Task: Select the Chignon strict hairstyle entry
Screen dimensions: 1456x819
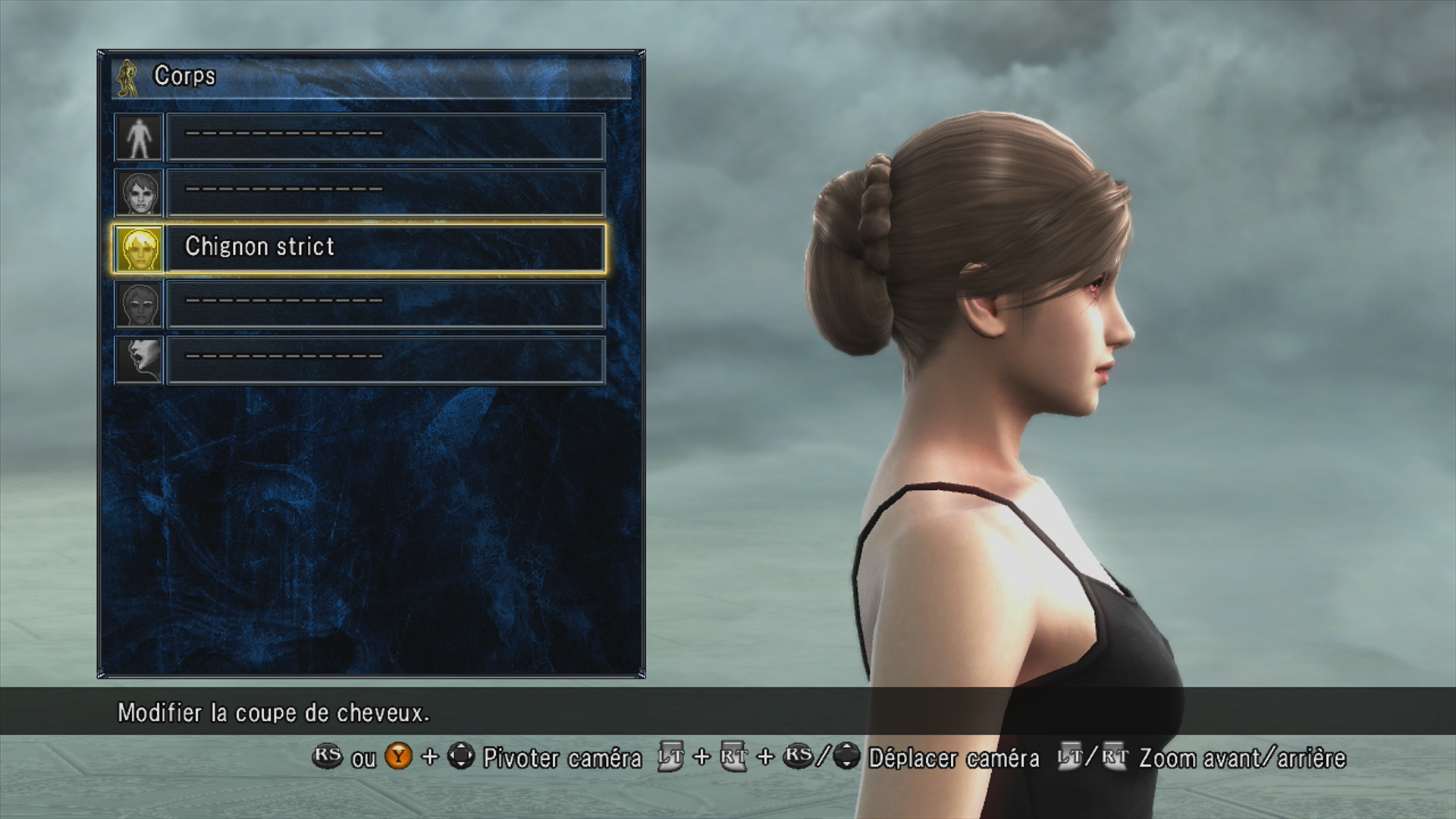Action: pyautogui.click(x=385, y=247)
